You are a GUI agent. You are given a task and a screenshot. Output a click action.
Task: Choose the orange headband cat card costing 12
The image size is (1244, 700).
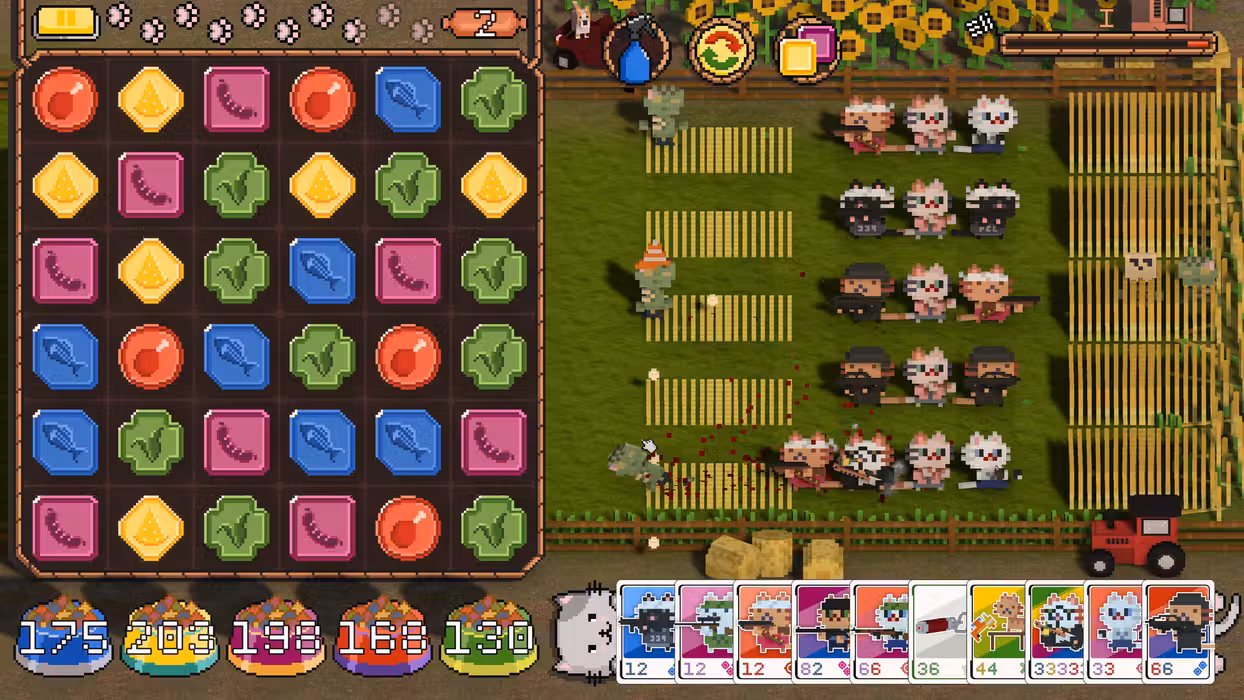click(764, 630)
